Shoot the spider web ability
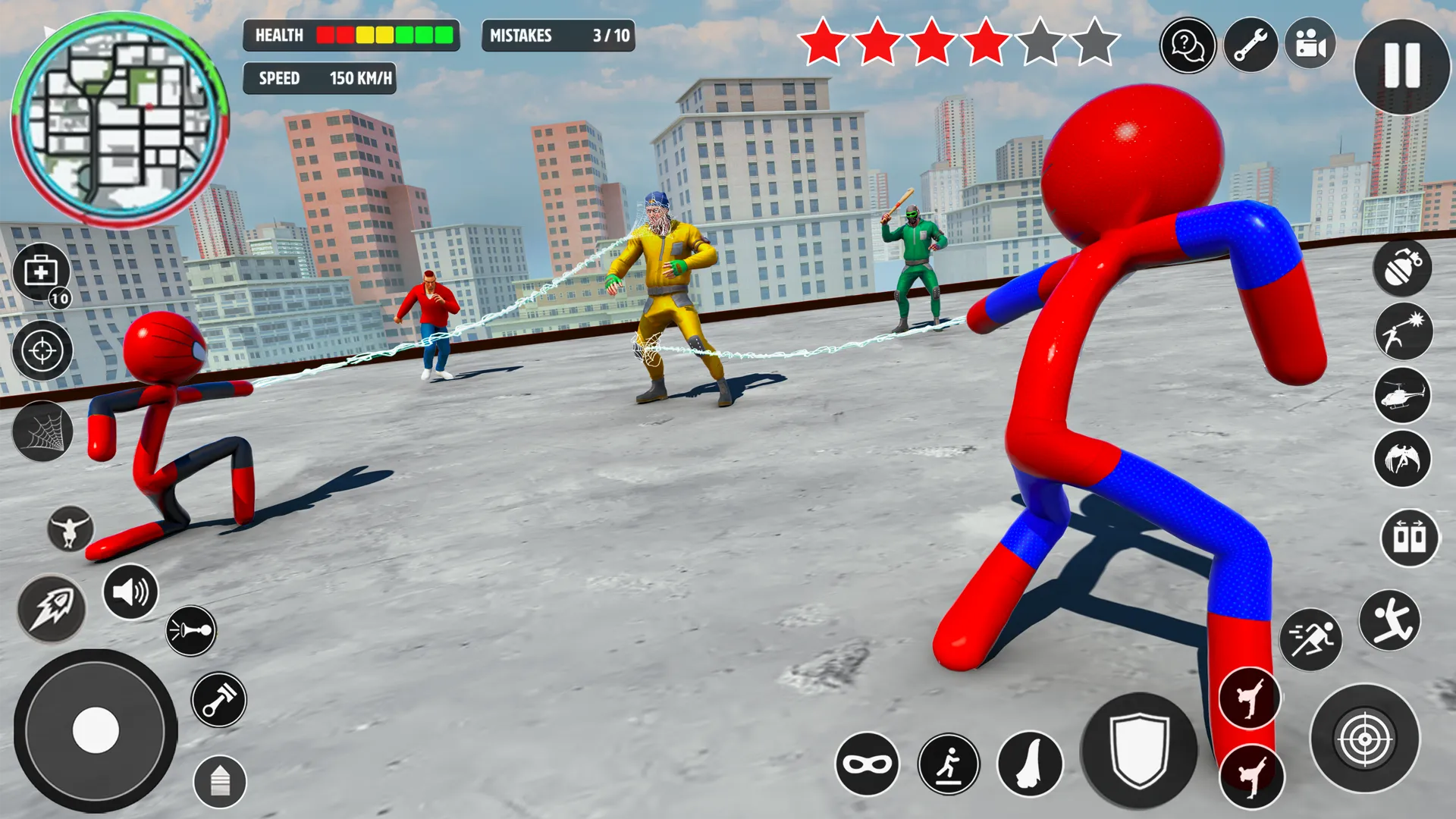 coord(42,432)
